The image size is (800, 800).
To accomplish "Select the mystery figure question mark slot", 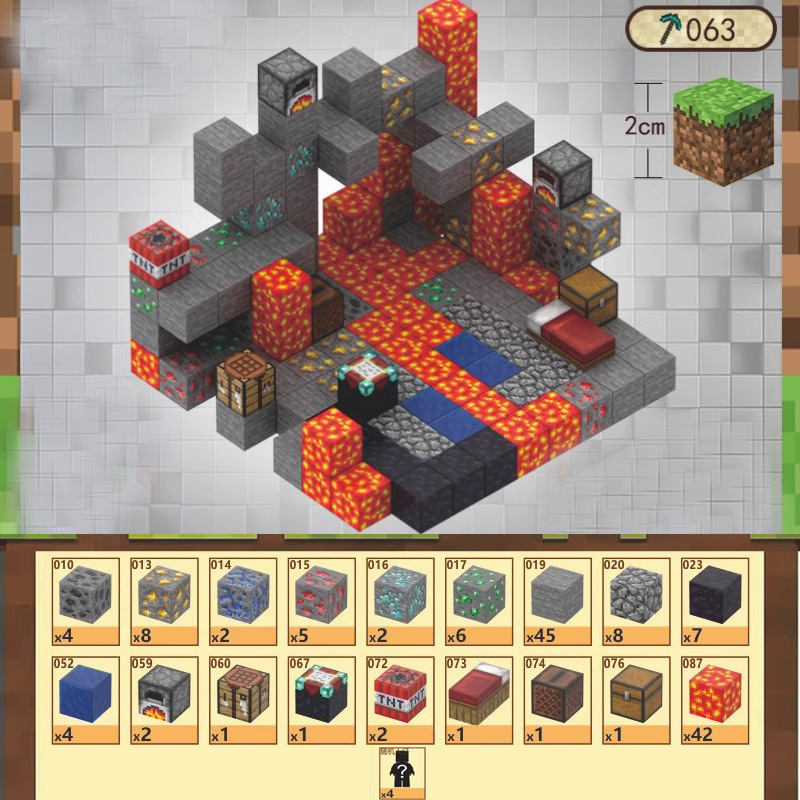I will point(400,773).
